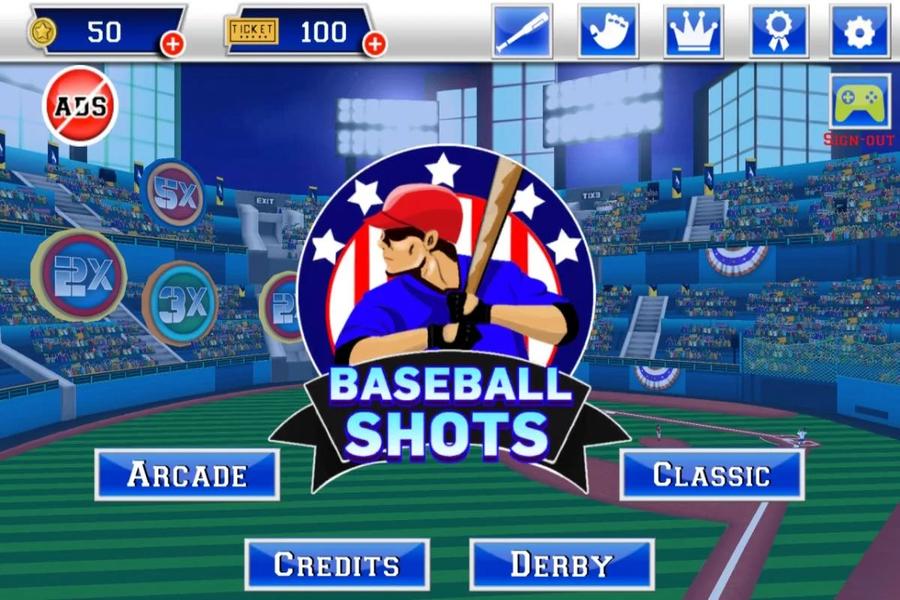The image size is (900, 600).
Task: Play the Derby mode
Action: (562, 565)
